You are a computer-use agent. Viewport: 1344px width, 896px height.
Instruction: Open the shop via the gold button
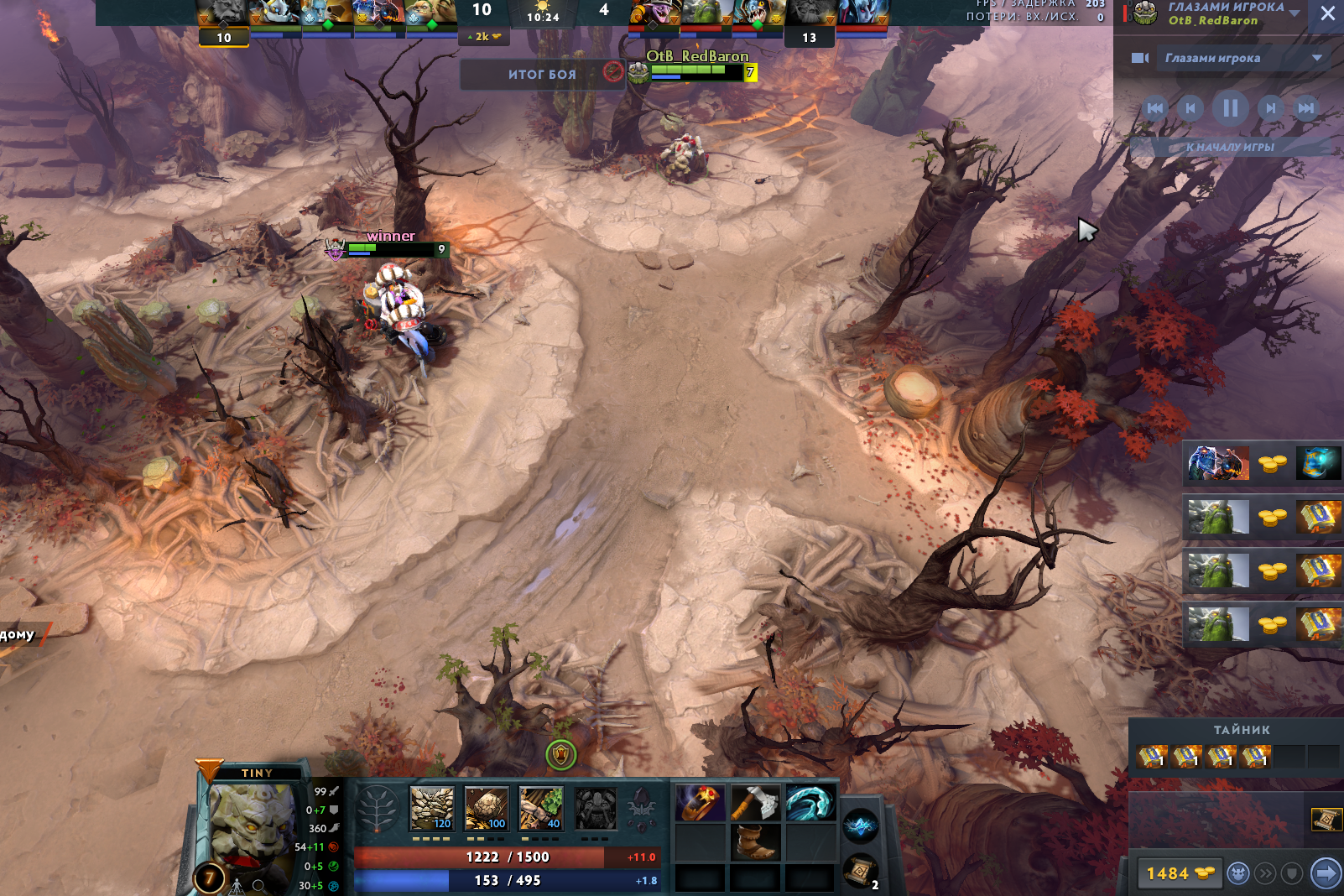tap(1179, 874)
